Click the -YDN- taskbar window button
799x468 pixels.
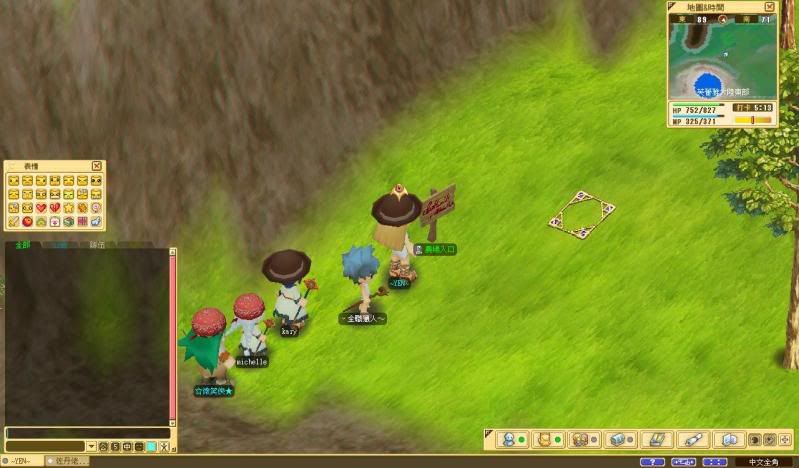click(x=22, y=461)
